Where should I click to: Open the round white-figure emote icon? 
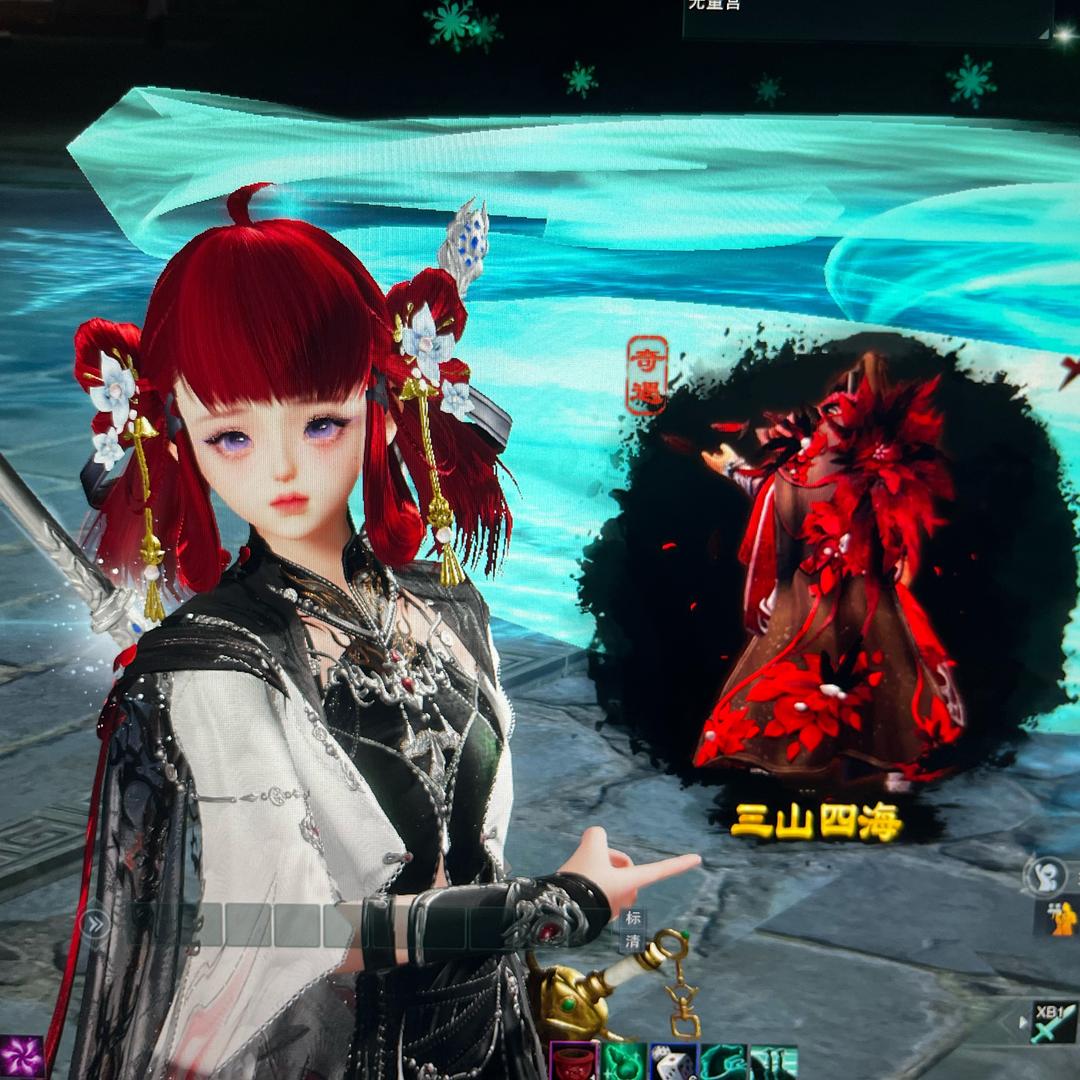(x=1043, y=876)
